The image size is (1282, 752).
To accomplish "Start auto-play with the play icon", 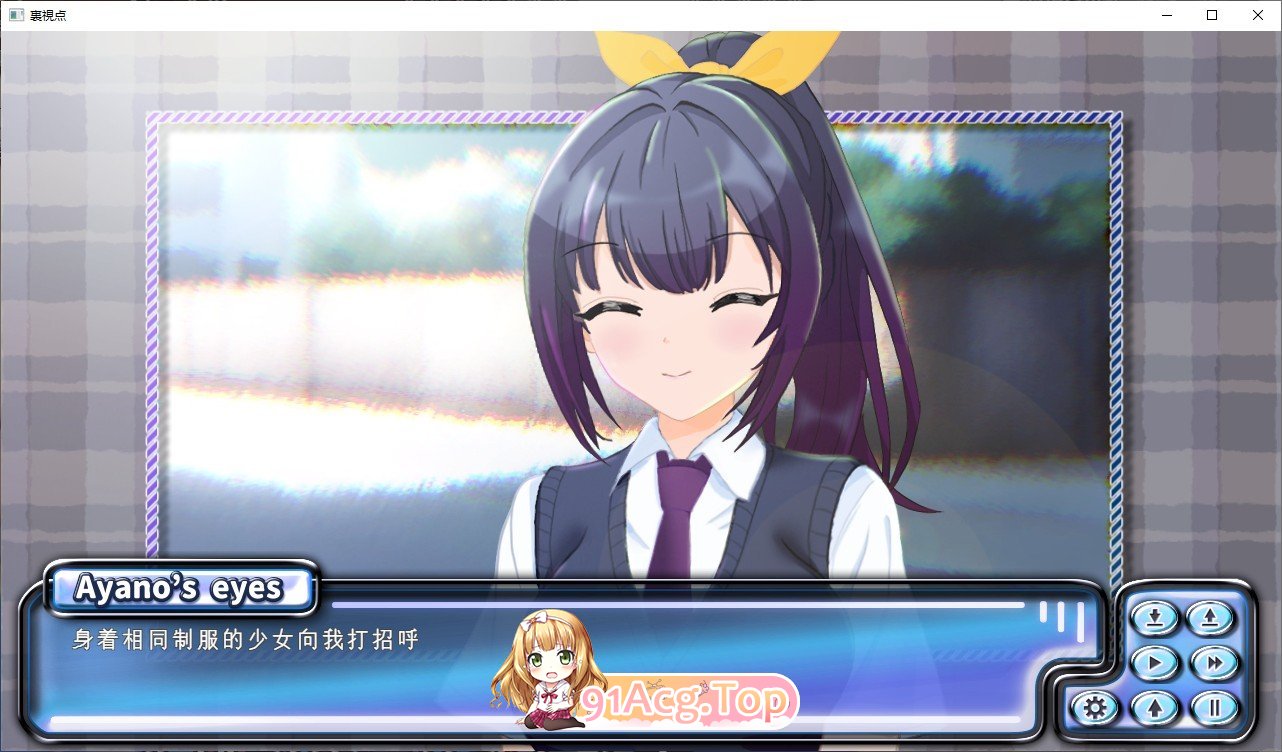I will click(1153, 663).
